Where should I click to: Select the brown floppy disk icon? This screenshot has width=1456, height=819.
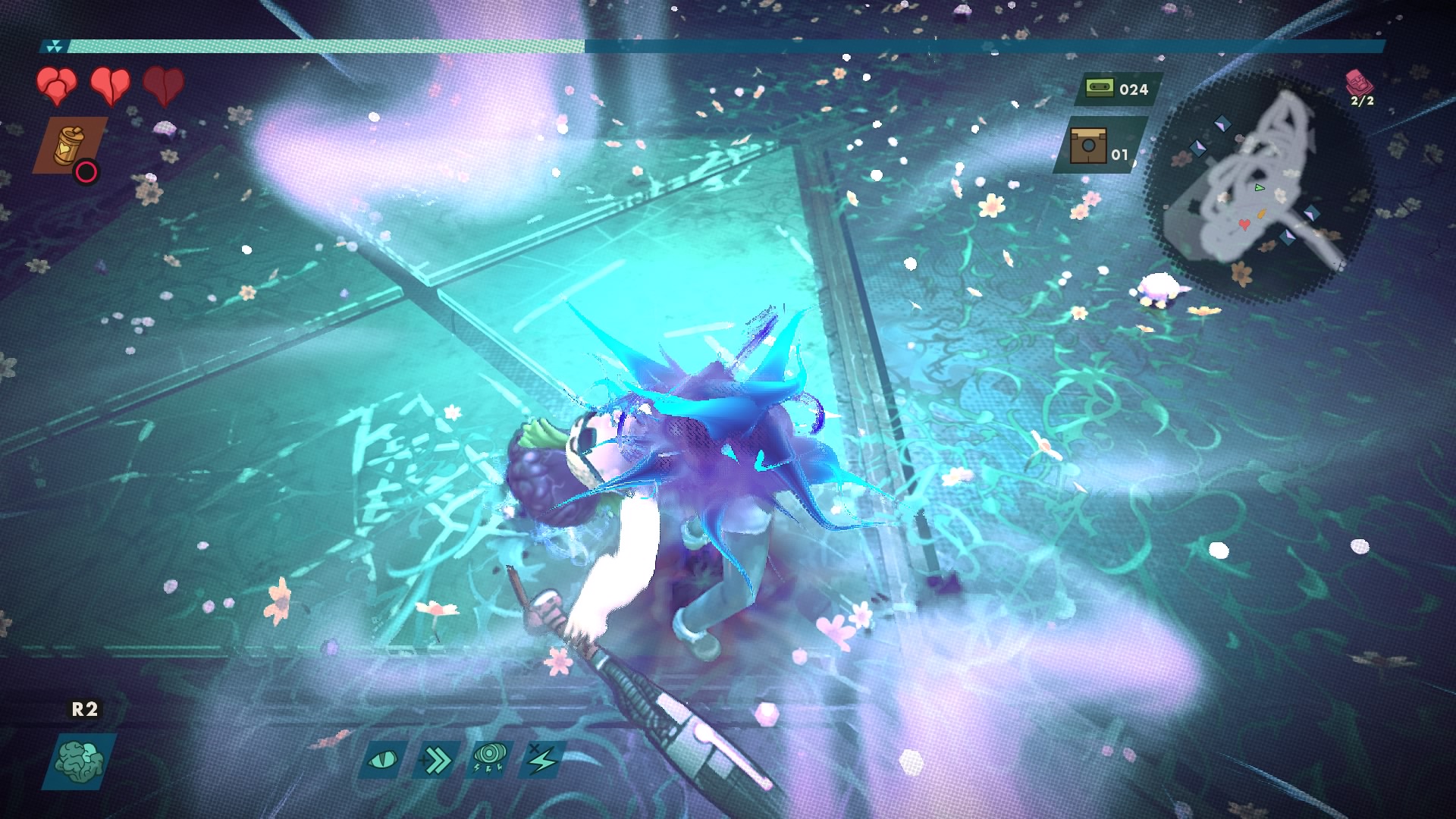click(1088, 146)
